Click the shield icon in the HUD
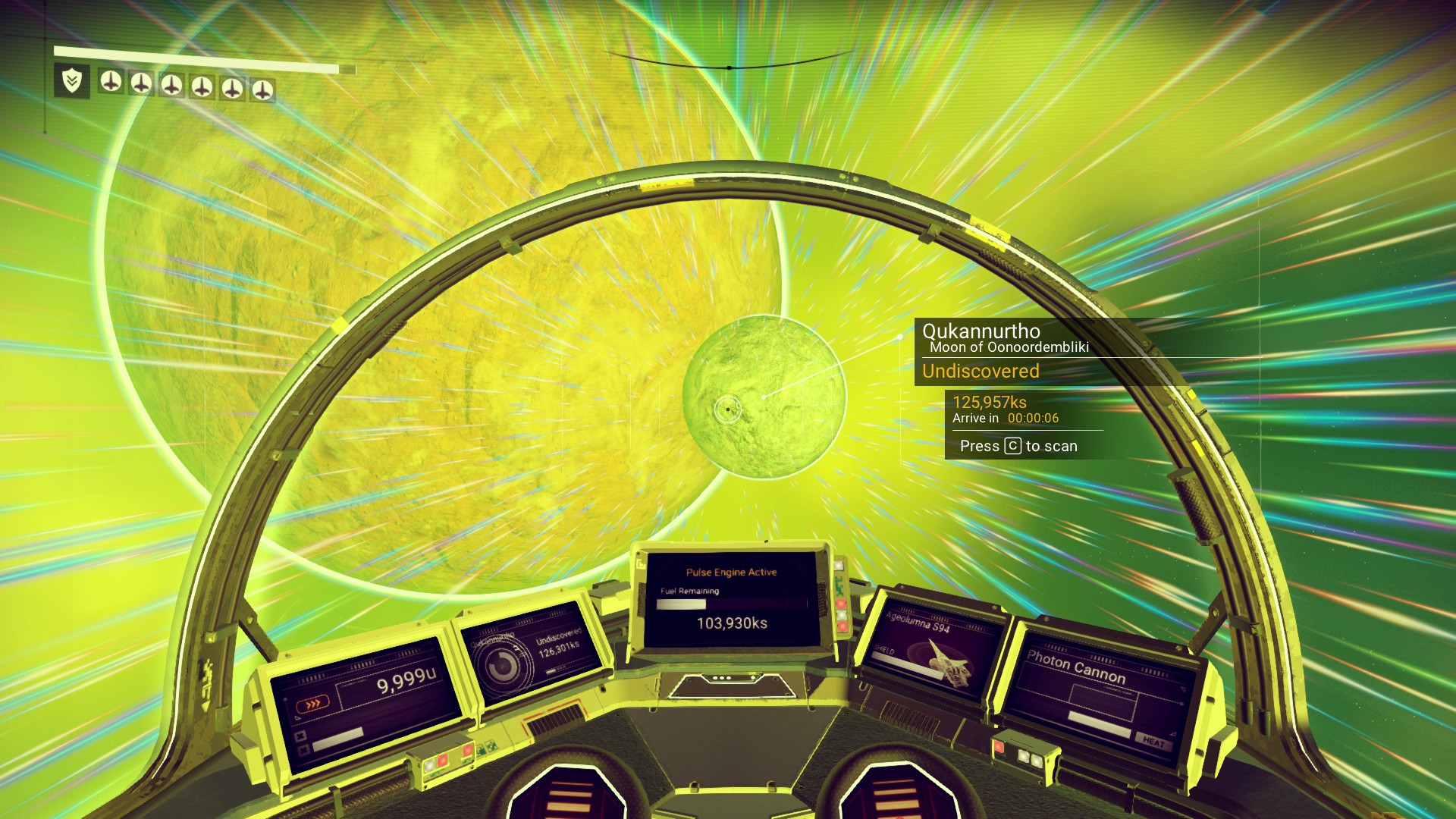 tap(72, 80)
